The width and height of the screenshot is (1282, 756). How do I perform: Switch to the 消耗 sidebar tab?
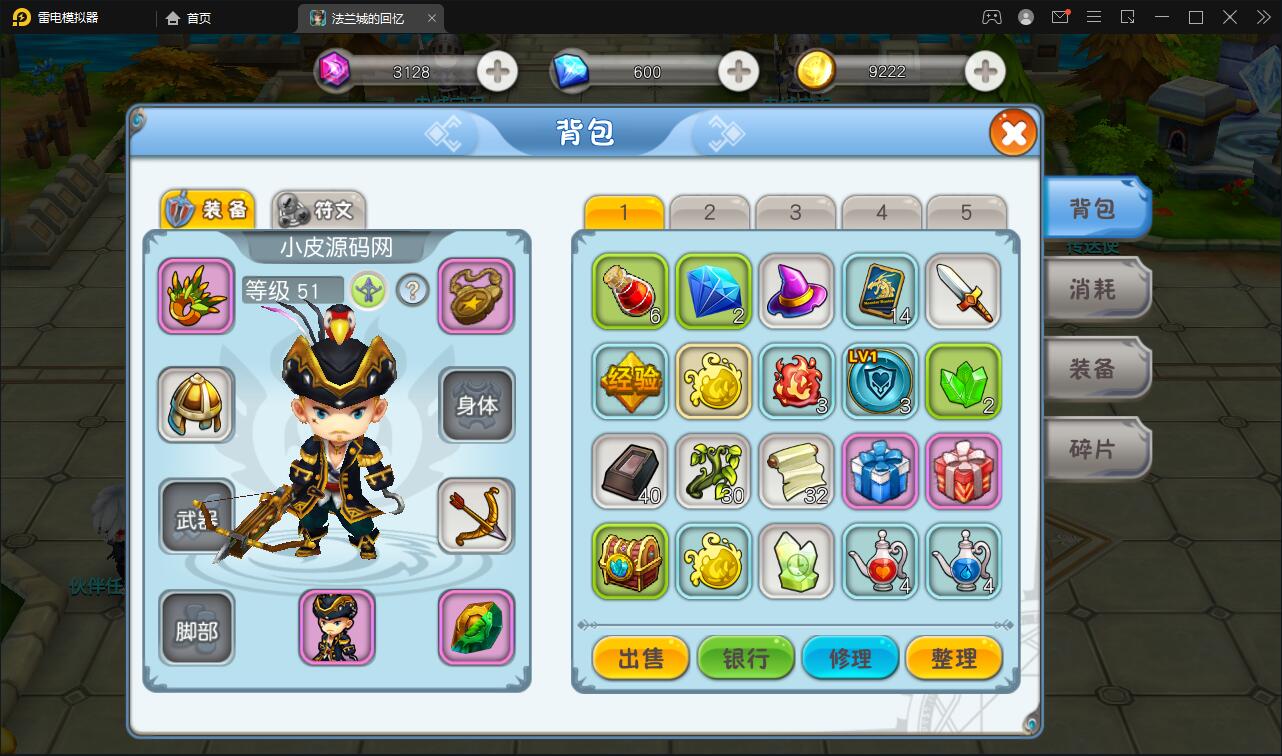pos(1095,288)
